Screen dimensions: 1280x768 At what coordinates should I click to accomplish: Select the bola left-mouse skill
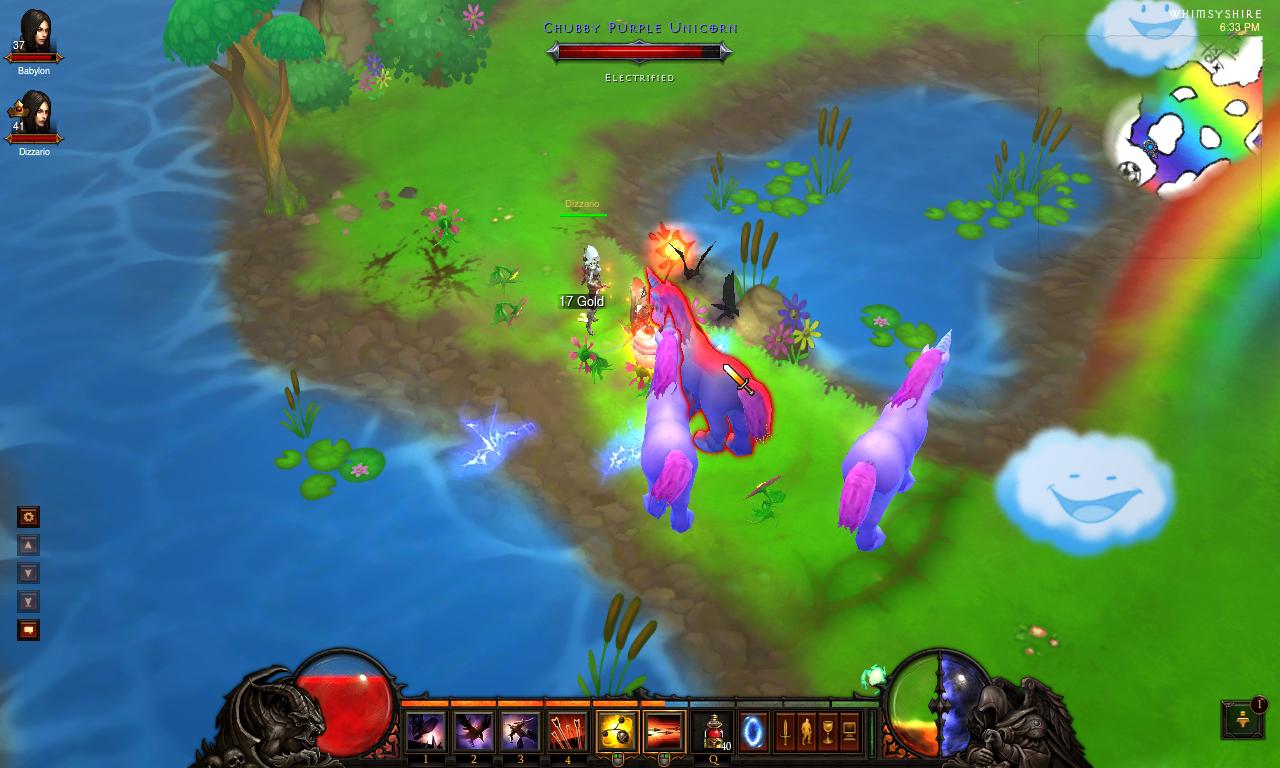(x=617, y=731)
